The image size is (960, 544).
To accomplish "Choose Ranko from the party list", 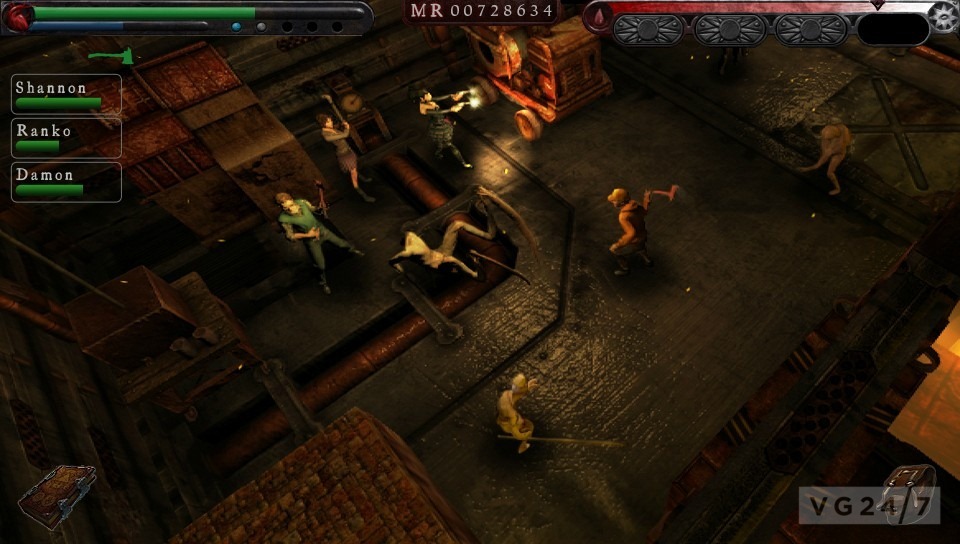I will (67, 137).
